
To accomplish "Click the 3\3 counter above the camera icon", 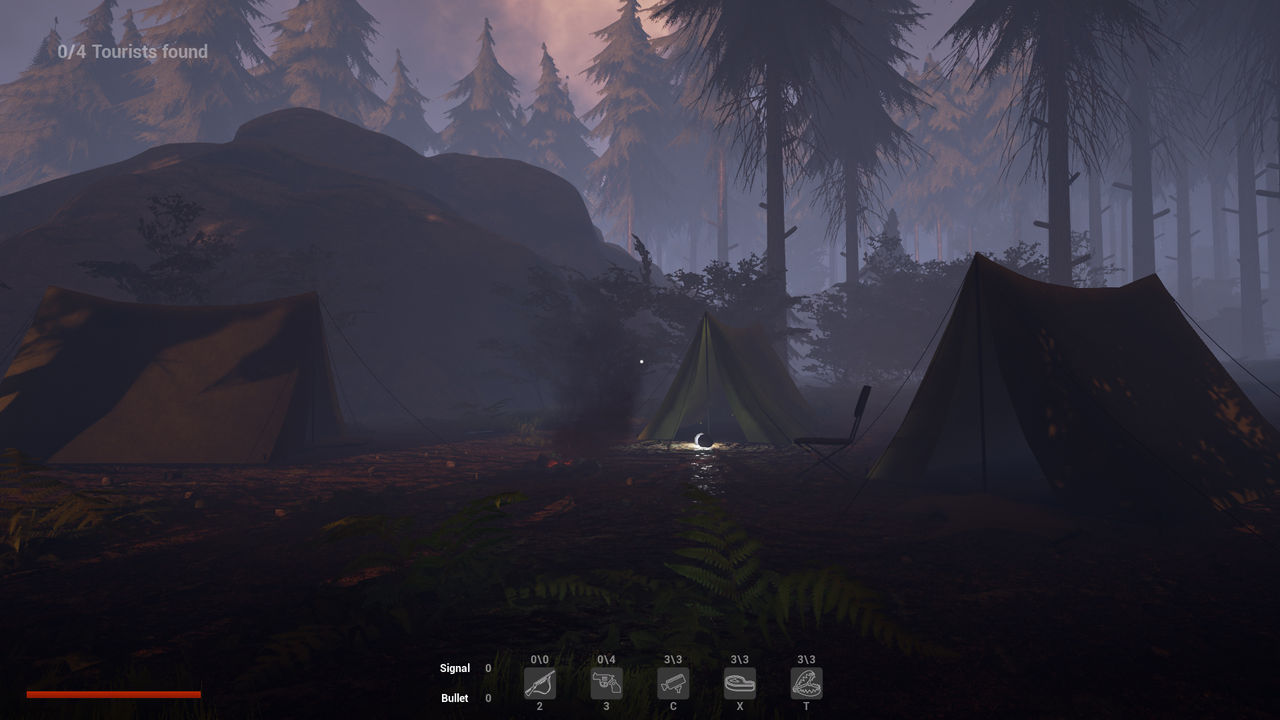I will (672, 660).
